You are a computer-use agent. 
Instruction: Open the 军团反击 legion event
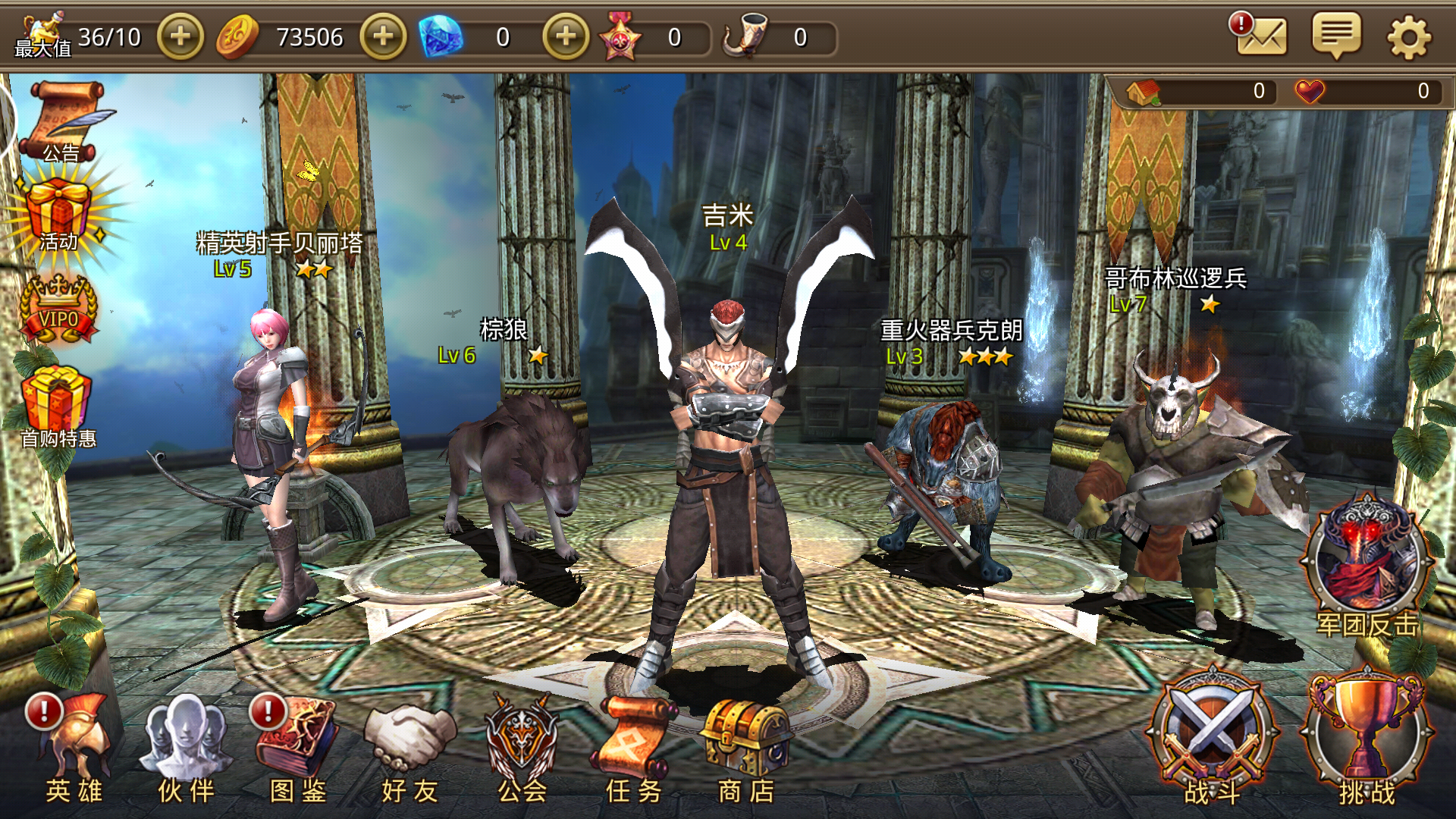pyautogui.click(x=1367, y=565)
